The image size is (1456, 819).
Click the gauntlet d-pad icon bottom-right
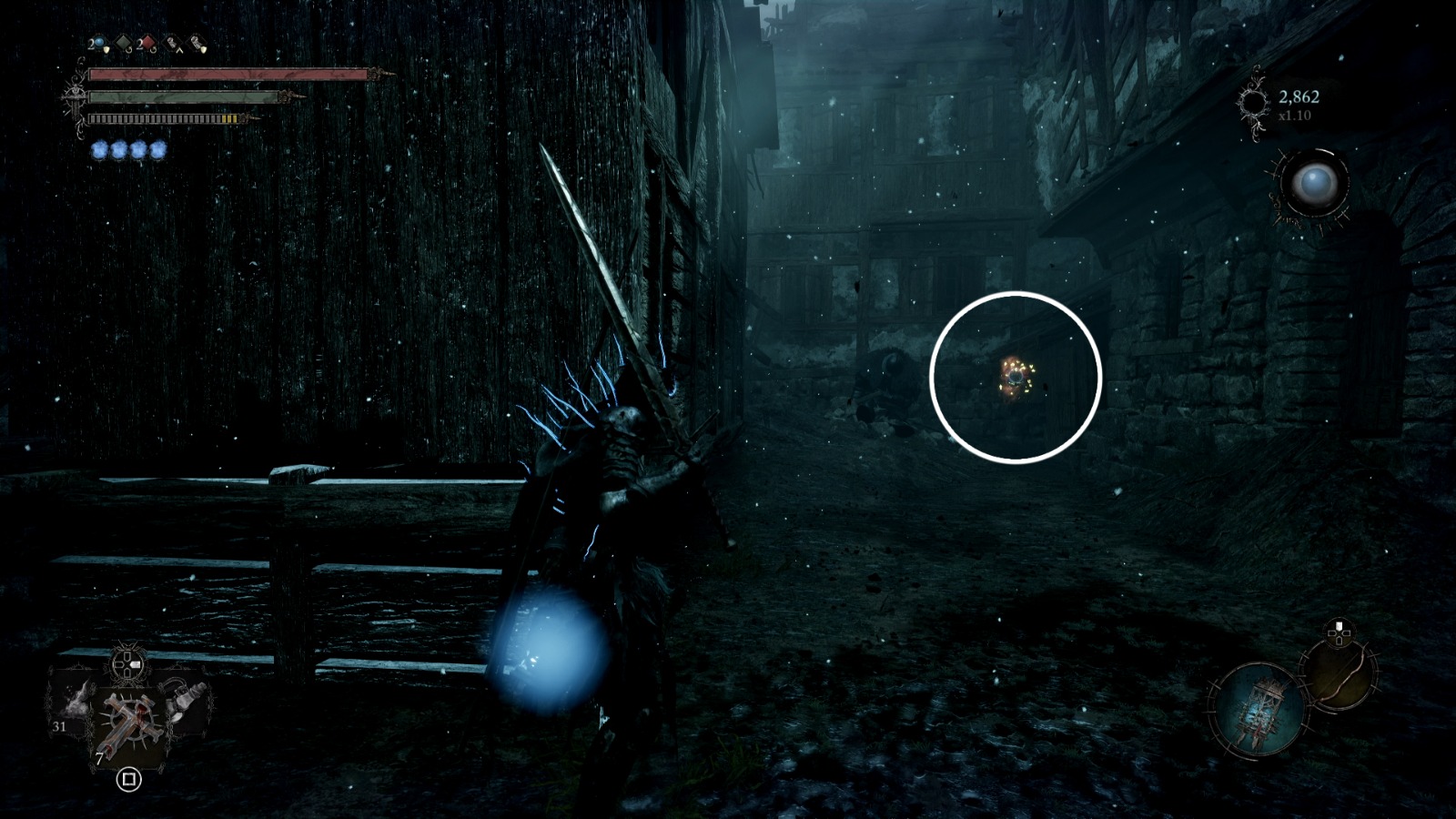tap(1339, 633)
